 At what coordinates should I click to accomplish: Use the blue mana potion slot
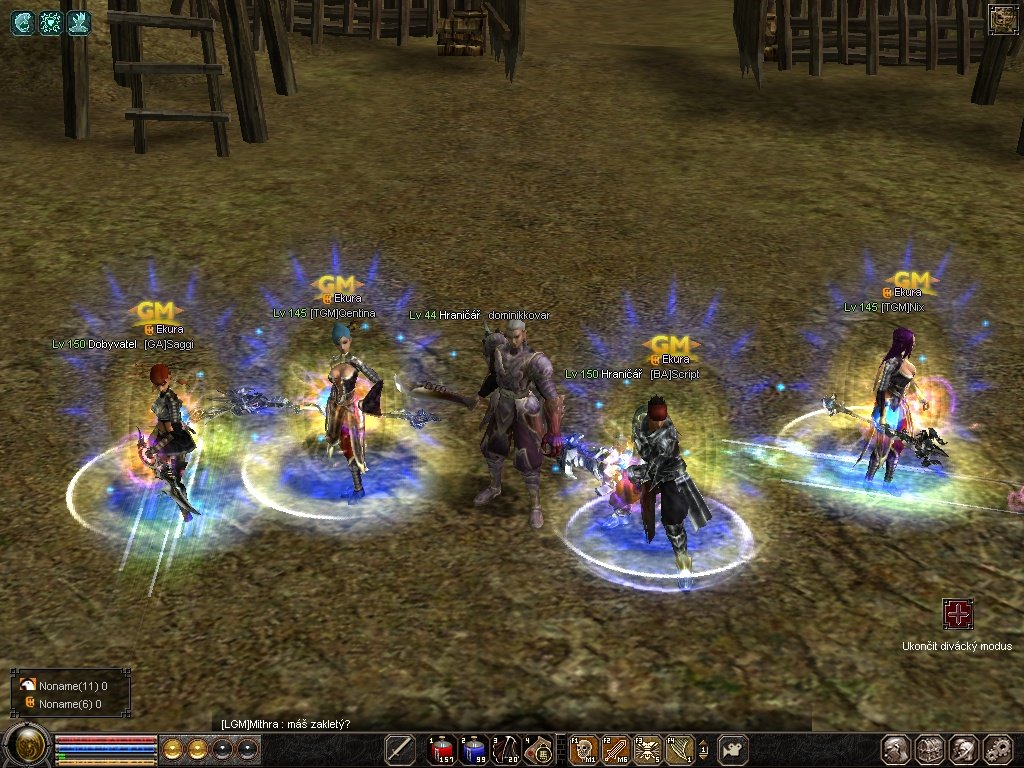coord(475,748)
